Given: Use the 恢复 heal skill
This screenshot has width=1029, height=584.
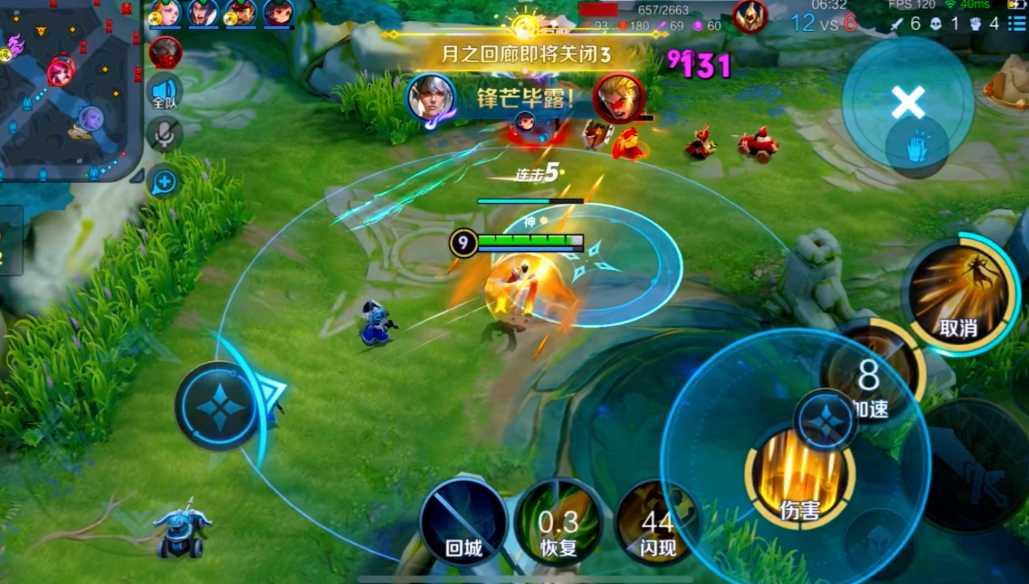Looking at the screenshot, I should tap(558, 522).
